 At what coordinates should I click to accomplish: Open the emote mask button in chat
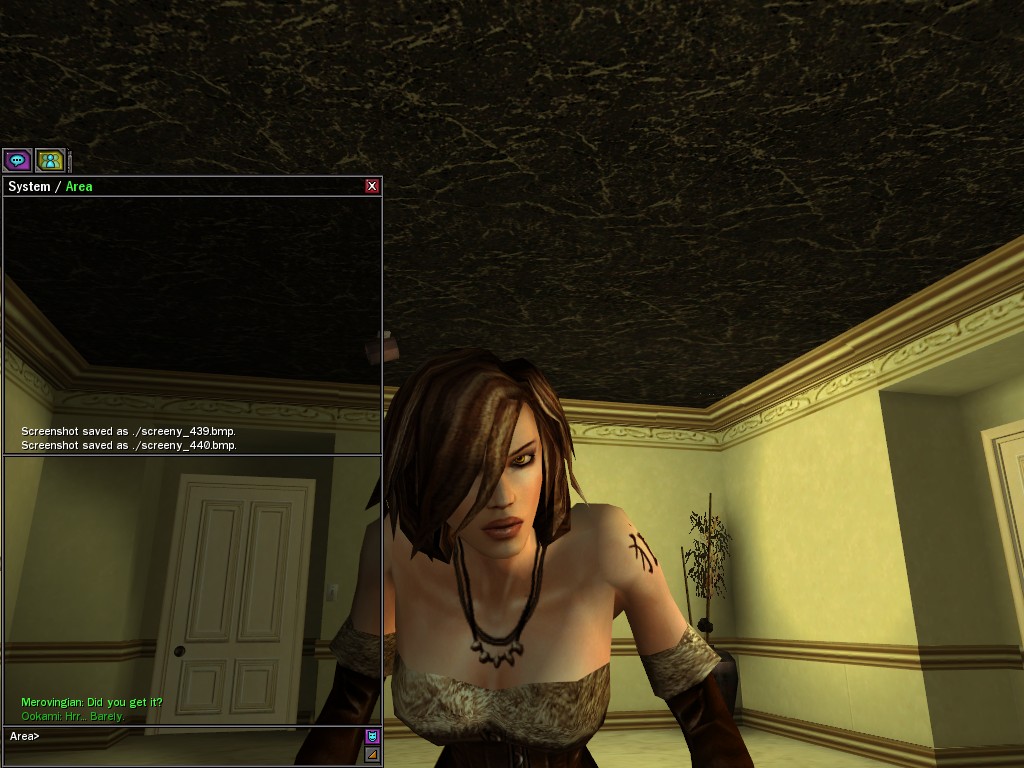coord(372,737)
